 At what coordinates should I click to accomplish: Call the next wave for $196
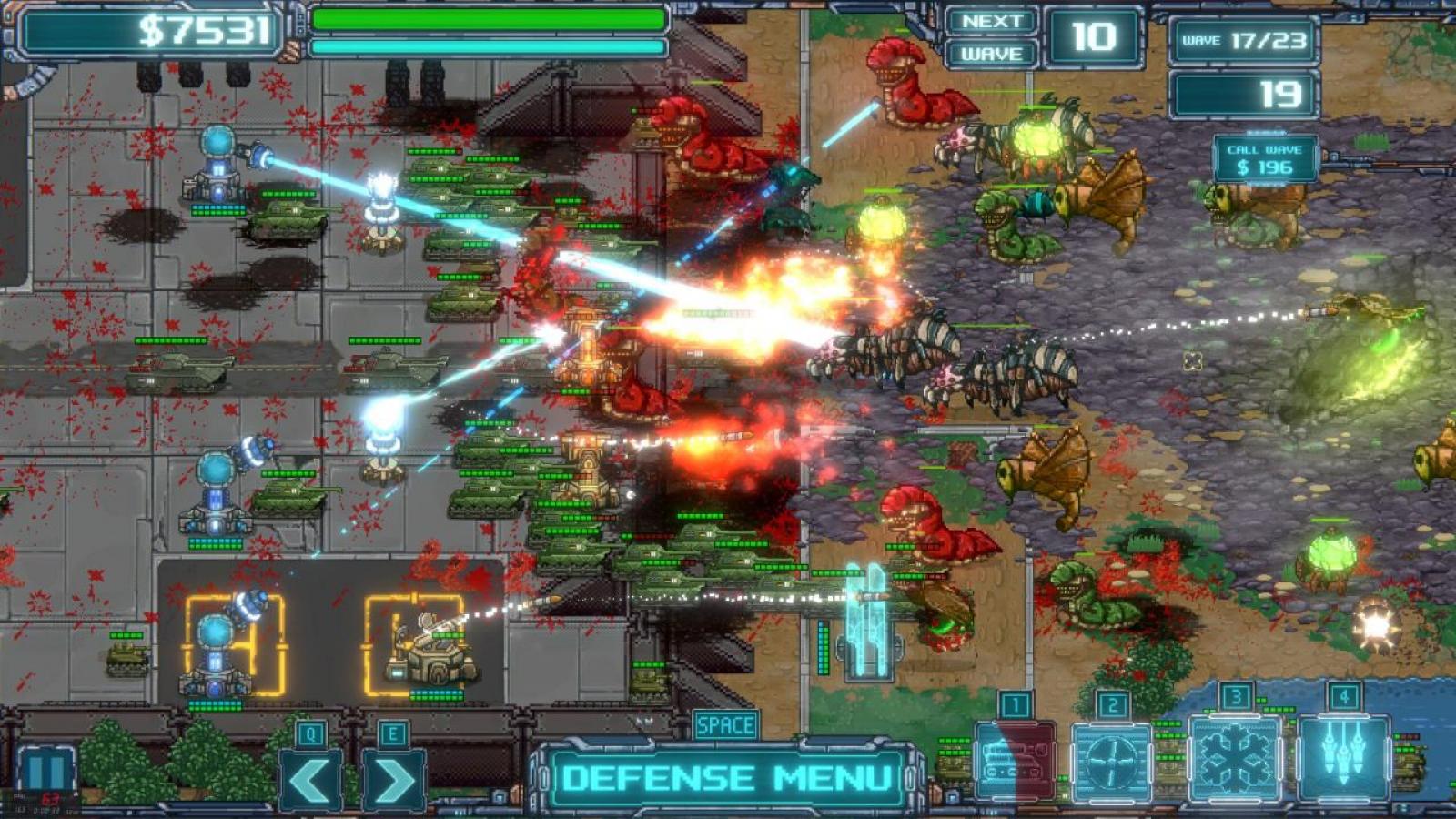coord(1264,159)
